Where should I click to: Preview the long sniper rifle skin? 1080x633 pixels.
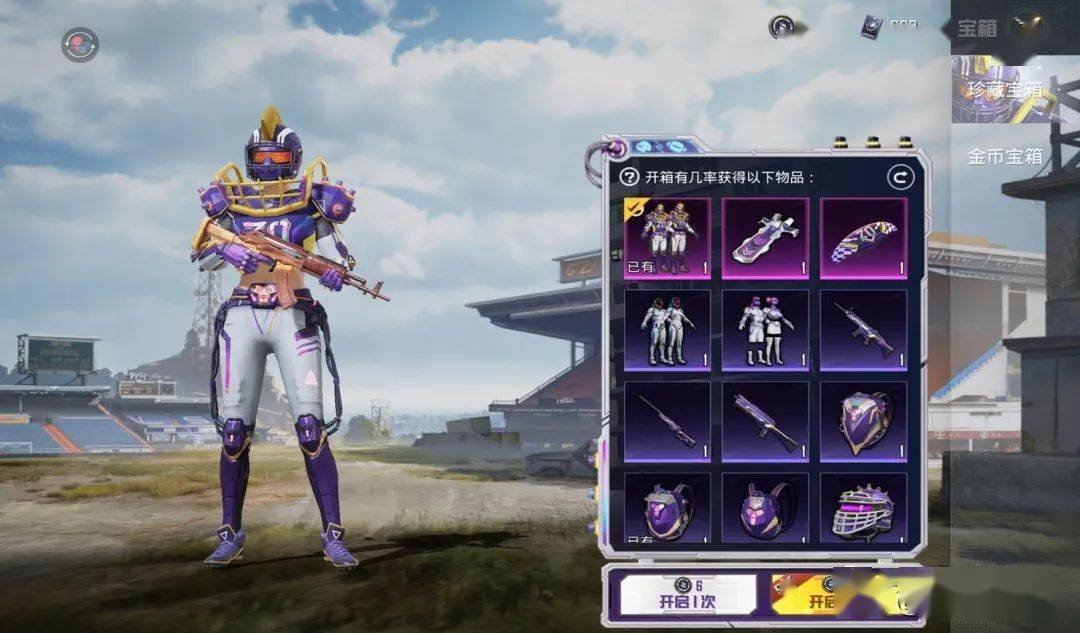[x=667, y=422]
